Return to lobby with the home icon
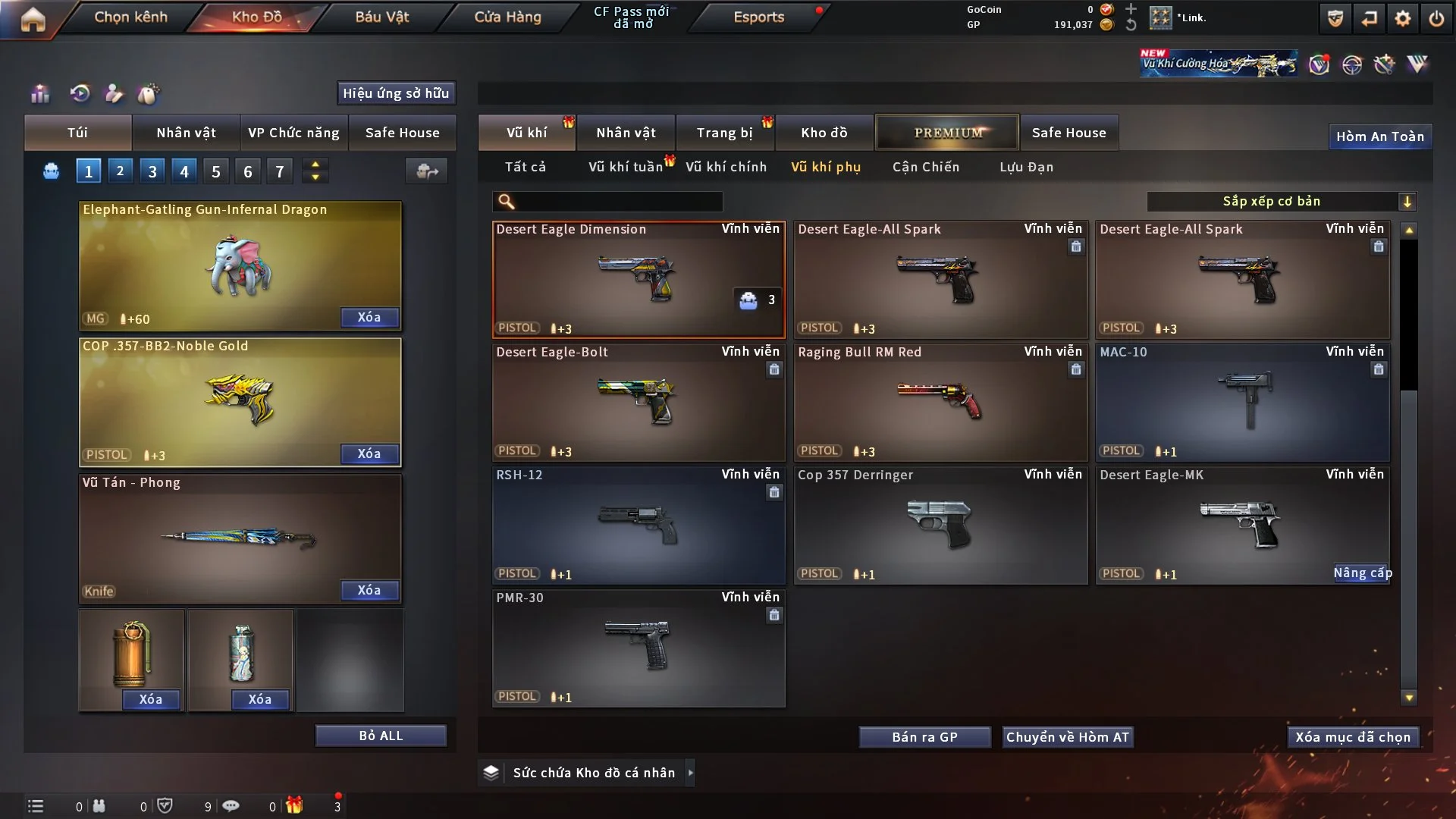 click(33, 19)
